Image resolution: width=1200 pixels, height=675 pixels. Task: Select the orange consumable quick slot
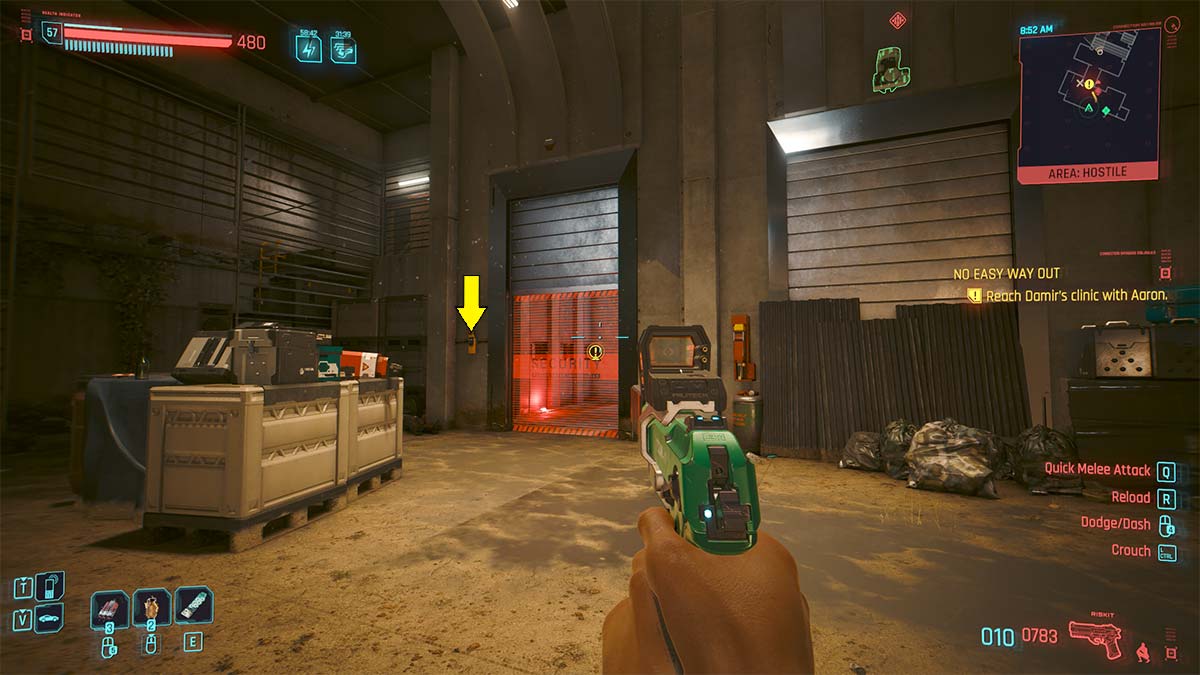tap(152, 609)
